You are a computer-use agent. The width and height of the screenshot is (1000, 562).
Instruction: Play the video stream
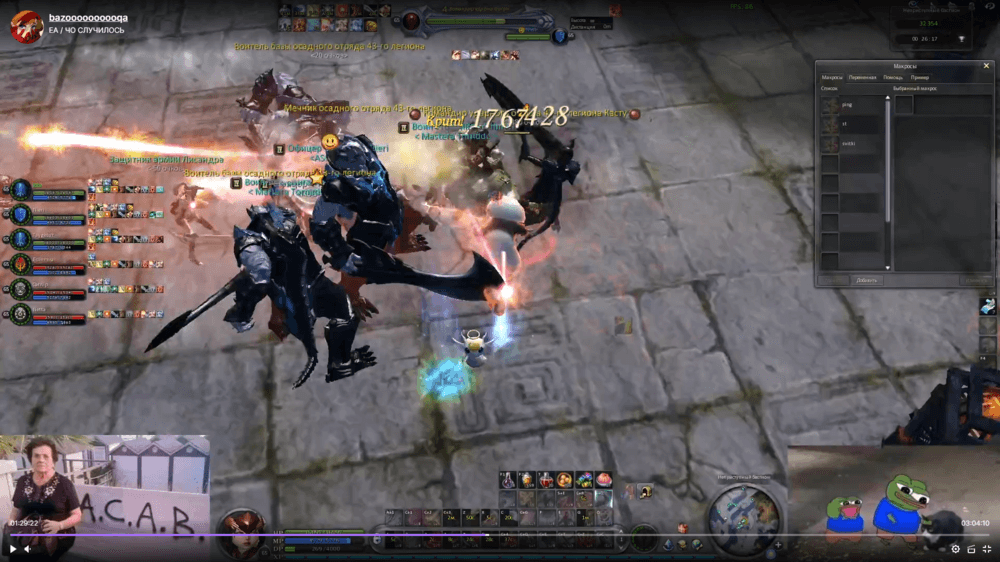13,548
